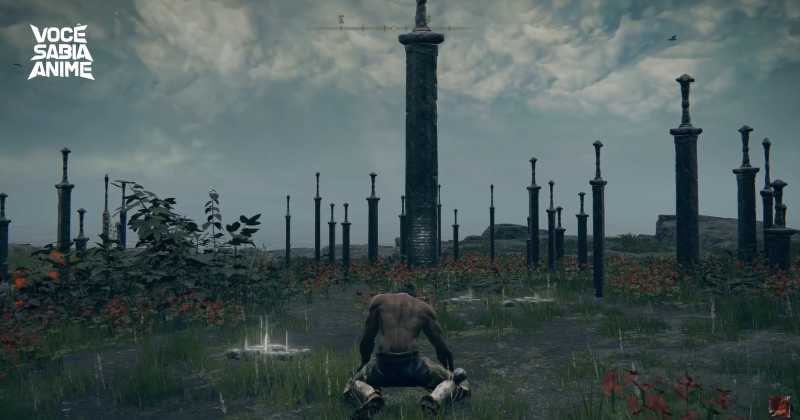
Task: Click the Você Sabia Anime logo
Action: click(x=61, y=52)
